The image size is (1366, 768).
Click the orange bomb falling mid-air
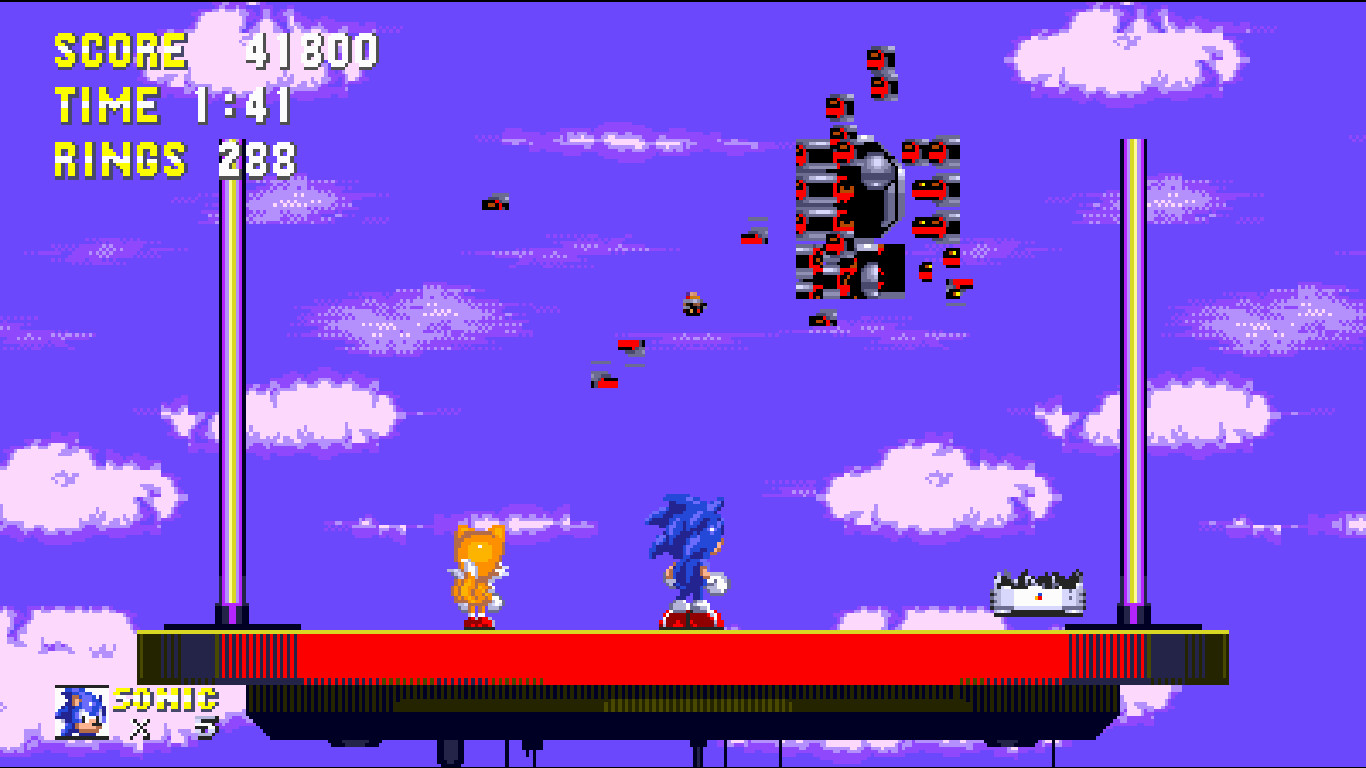693,303
